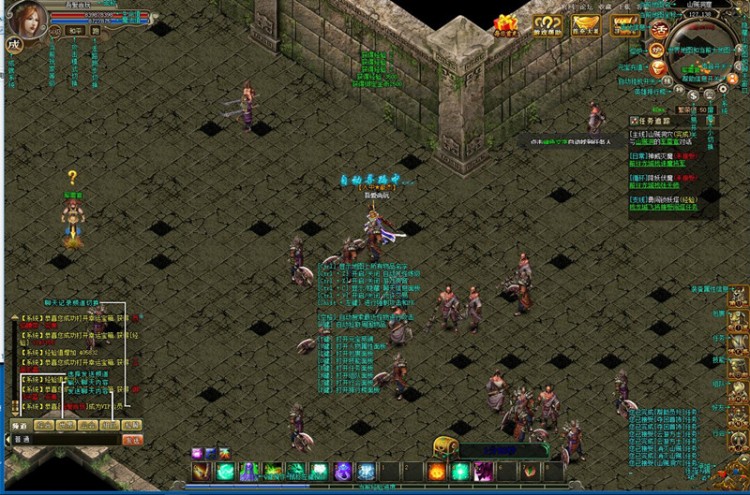Click the red 活 activity button

659,29
